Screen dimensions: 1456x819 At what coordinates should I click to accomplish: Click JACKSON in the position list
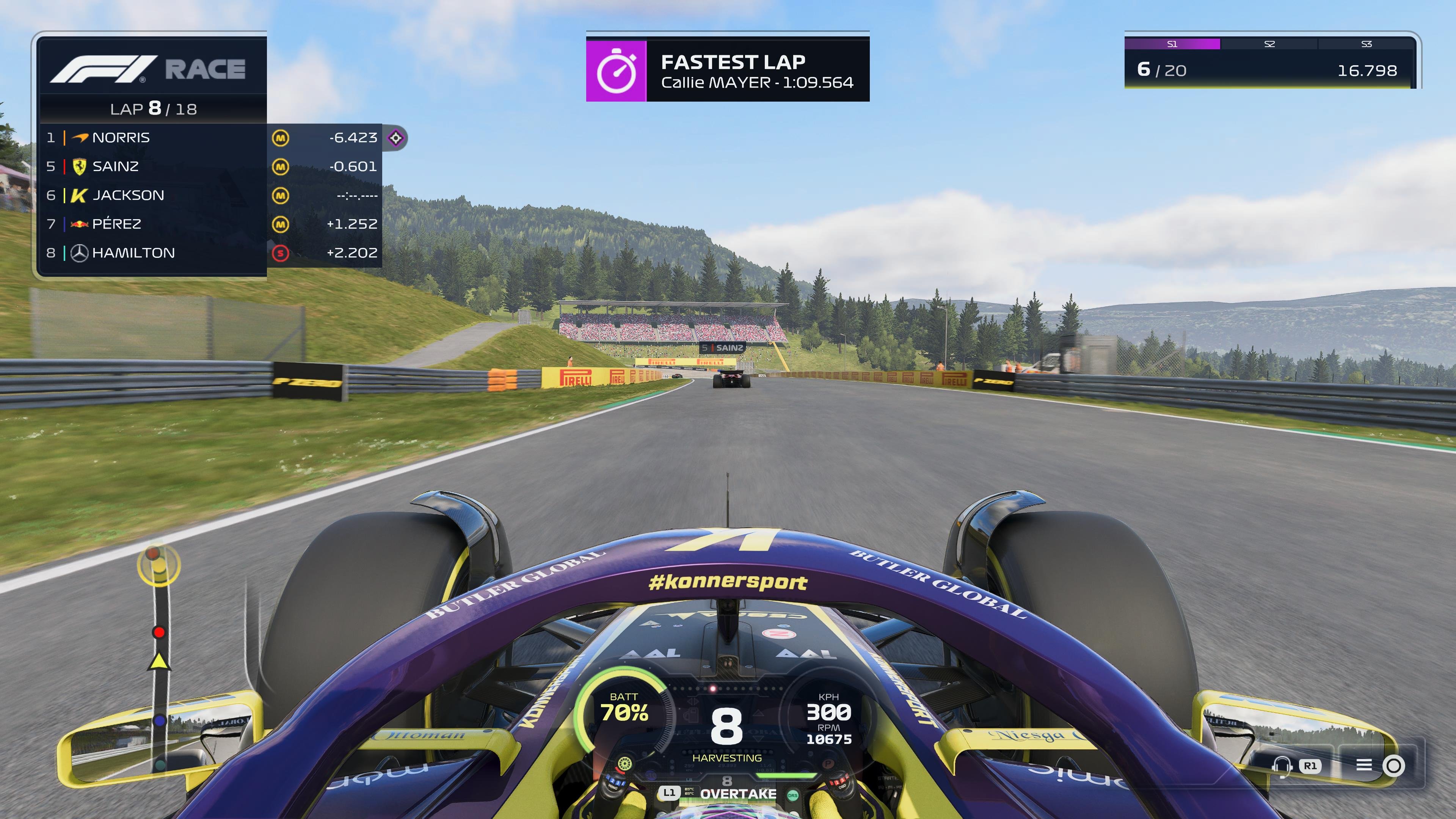[129, 195]
